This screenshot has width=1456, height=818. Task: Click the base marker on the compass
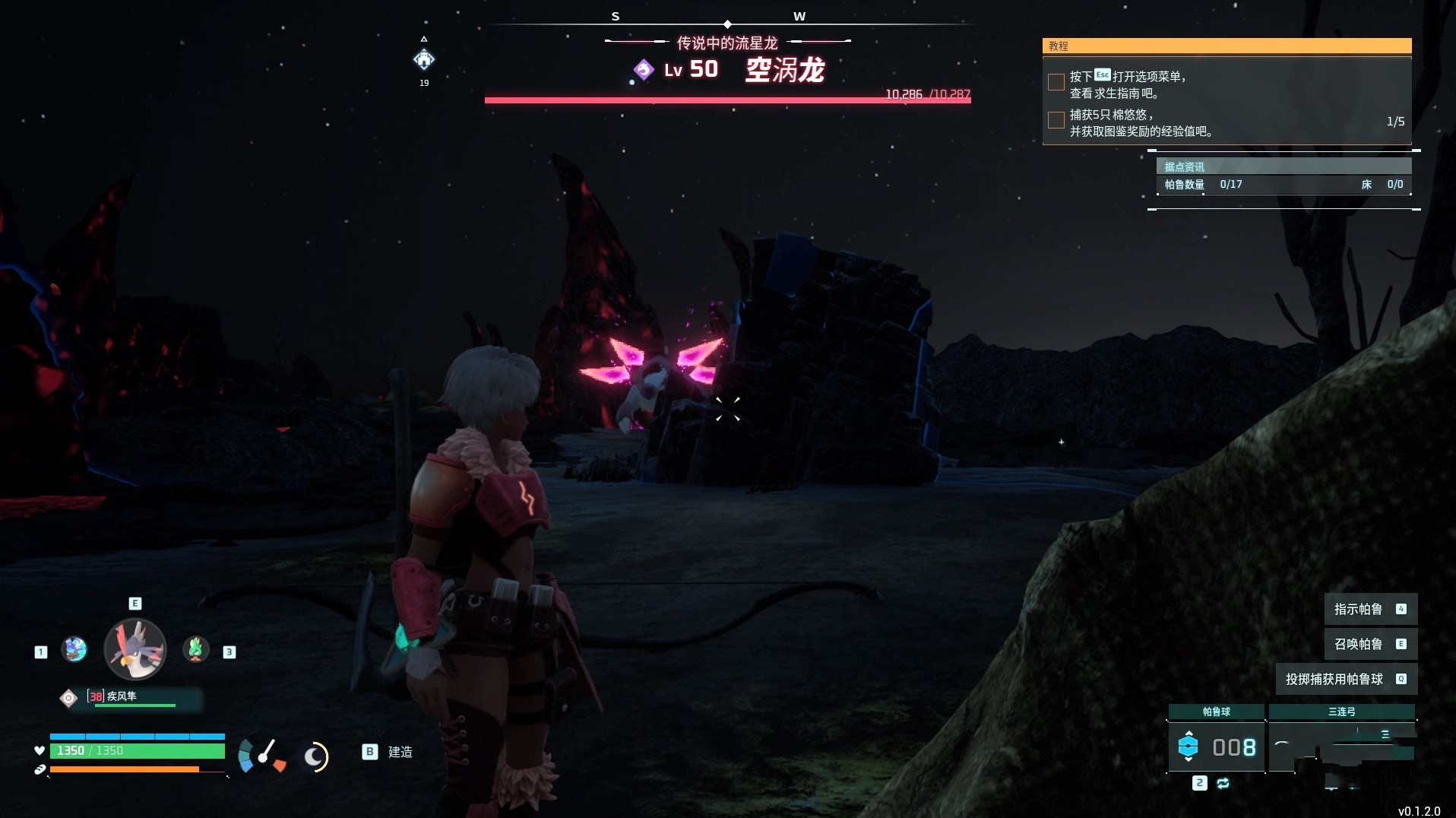424,59
